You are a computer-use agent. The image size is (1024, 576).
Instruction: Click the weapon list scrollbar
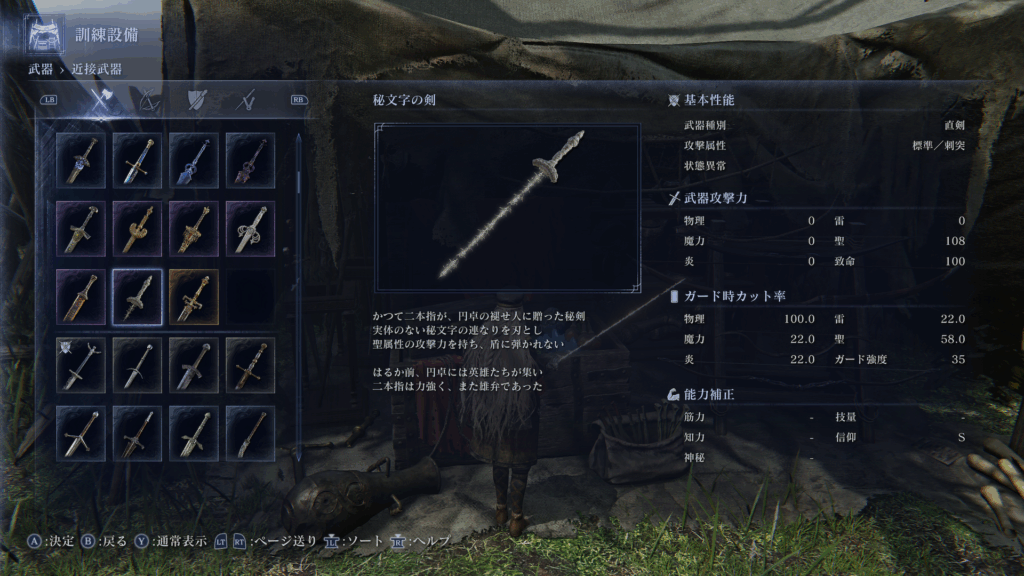point(298,180)
